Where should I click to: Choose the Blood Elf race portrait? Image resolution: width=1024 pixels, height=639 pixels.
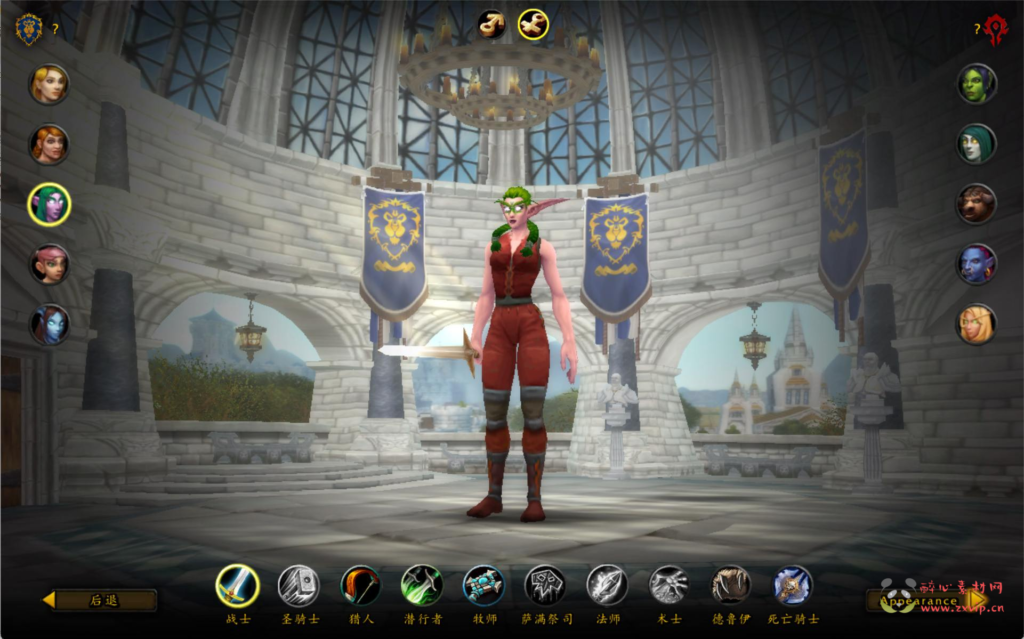975,324
